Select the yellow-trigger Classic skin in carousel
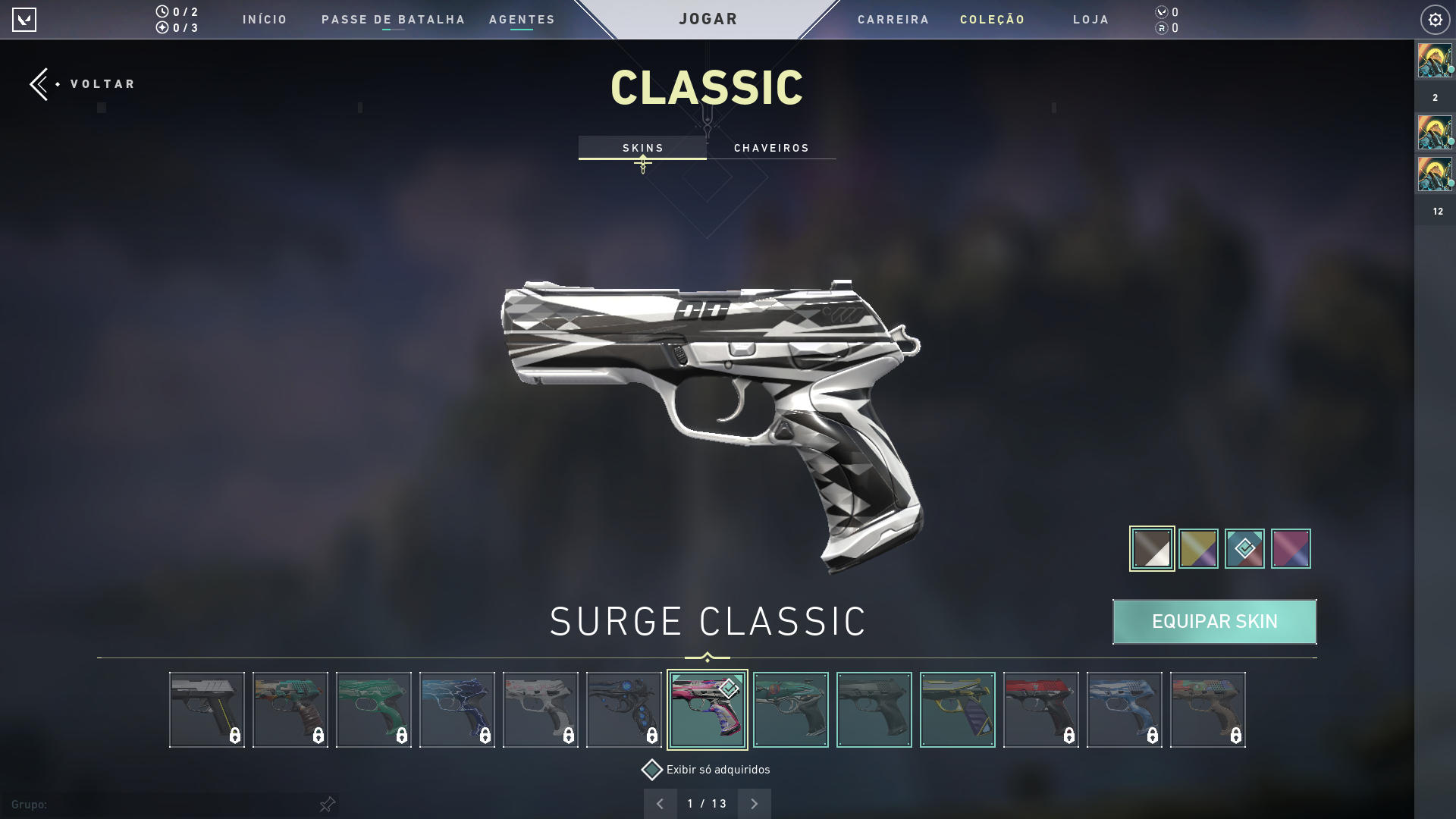The image size is (1456, 819). (x=958, y=709)
